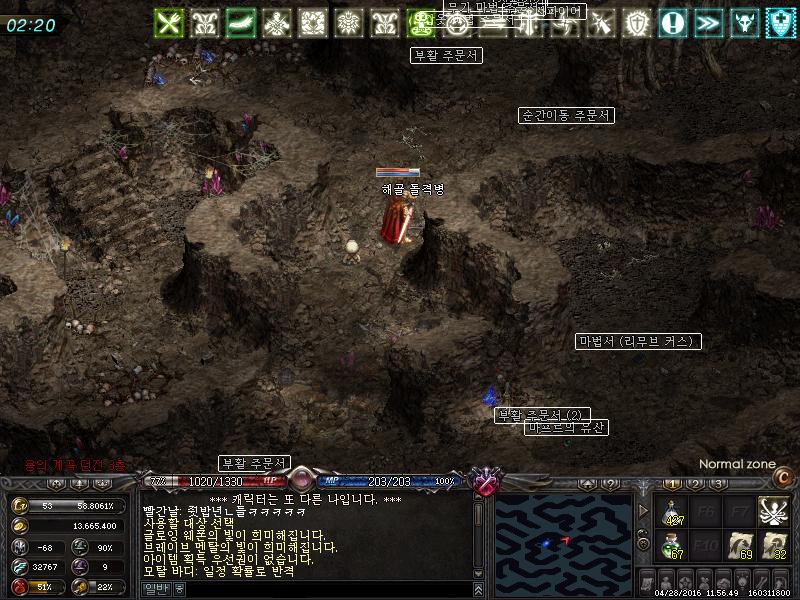Click the horned helmet buff icon
The width and height of the screenshot is (800, 600).
[x=744, y=22]
